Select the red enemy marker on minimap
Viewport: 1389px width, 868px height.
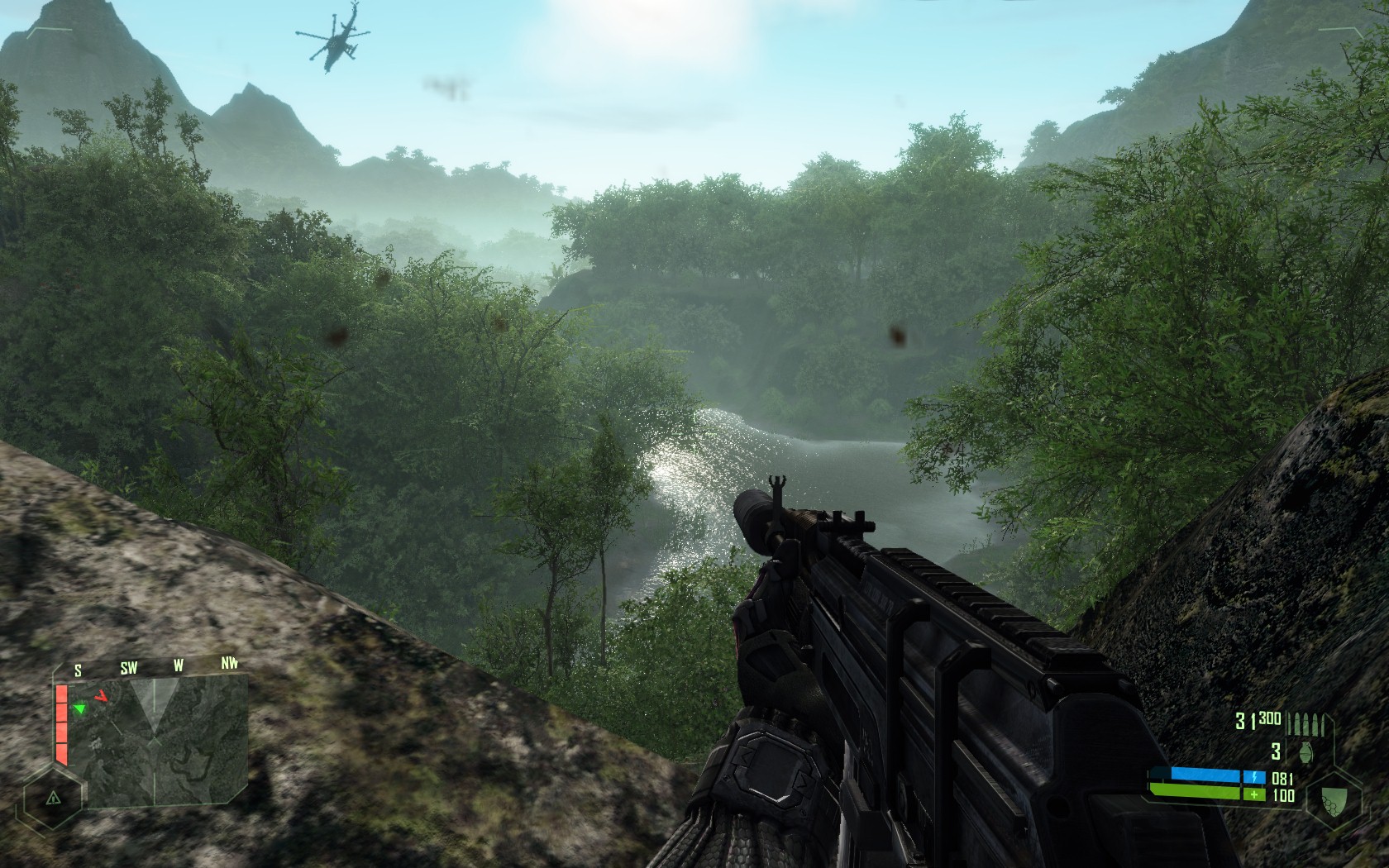[102, 696]
